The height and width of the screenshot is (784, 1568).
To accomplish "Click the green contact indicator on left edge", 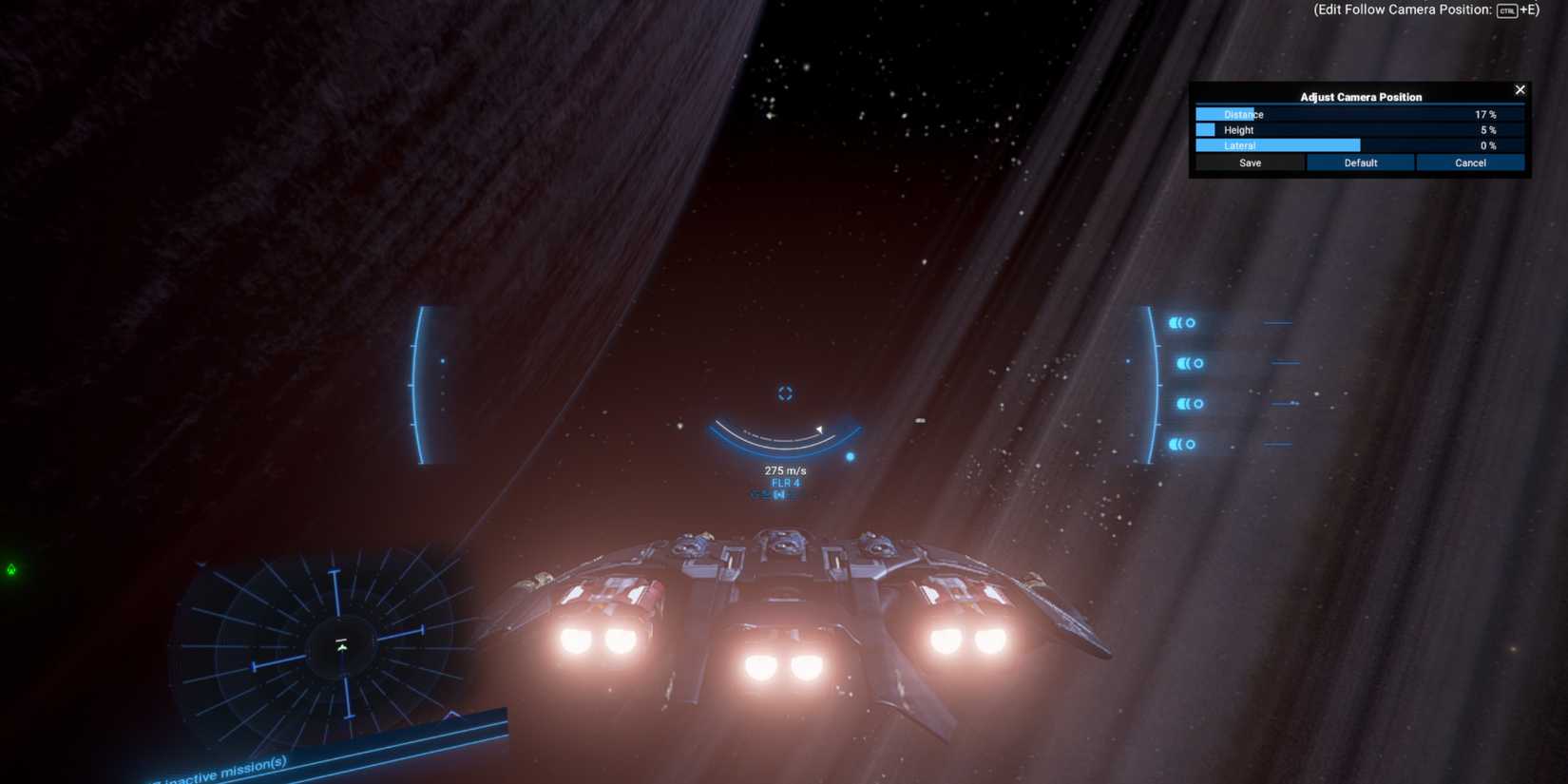I will tap(11, 569).
